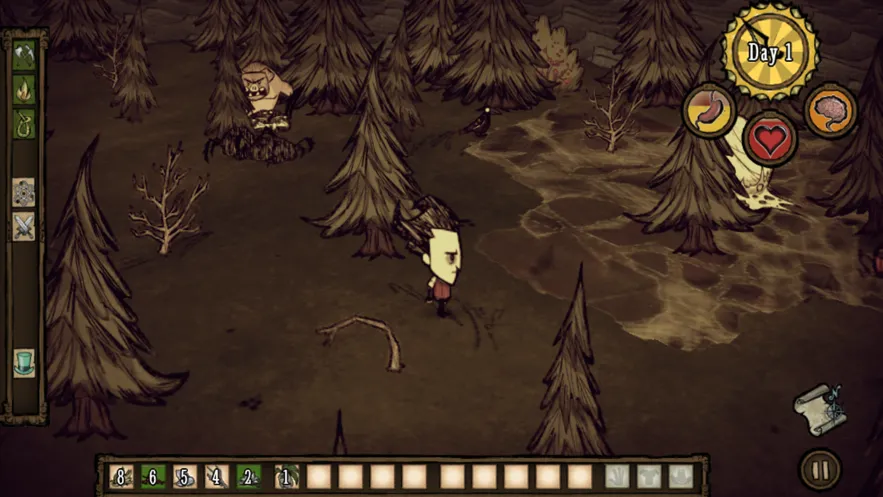
Task: Pause the game
Action: (x=820, y=469)
